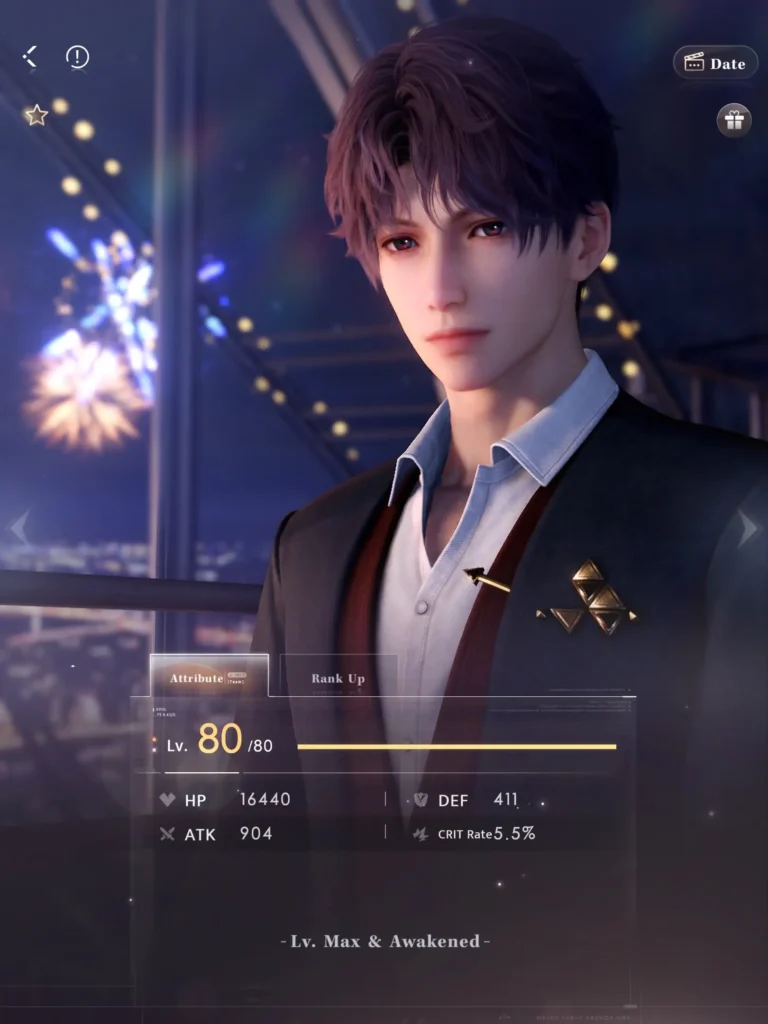This screenshot has height=1024, width=768.
Task: Toggle the star favorite icon
Action: coord(37,116)
